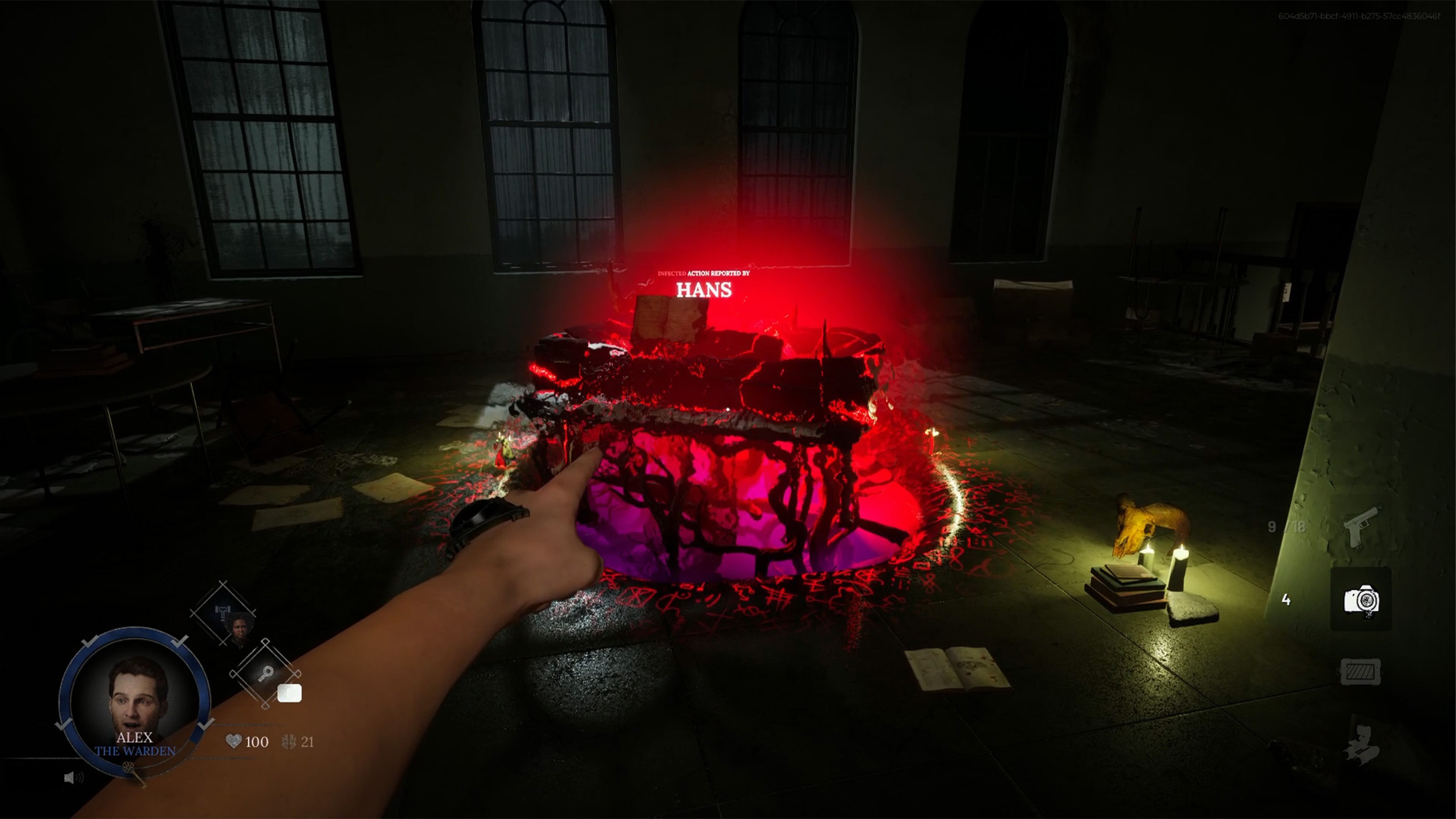Select the battery item icon
1456x819 pixels.
[x=1360, y=670]
